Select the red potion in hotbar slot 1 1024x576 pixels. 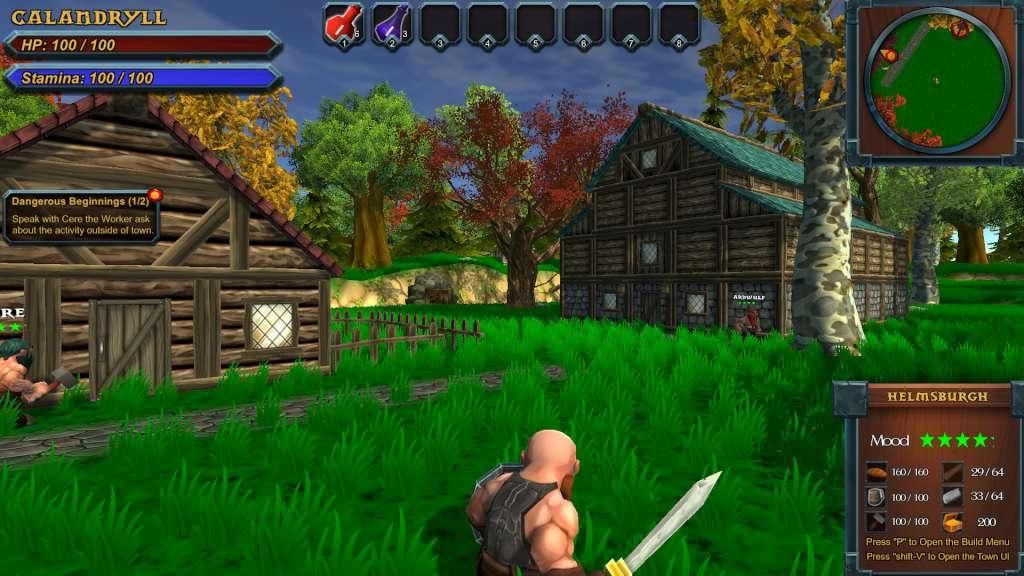point(343,23)
